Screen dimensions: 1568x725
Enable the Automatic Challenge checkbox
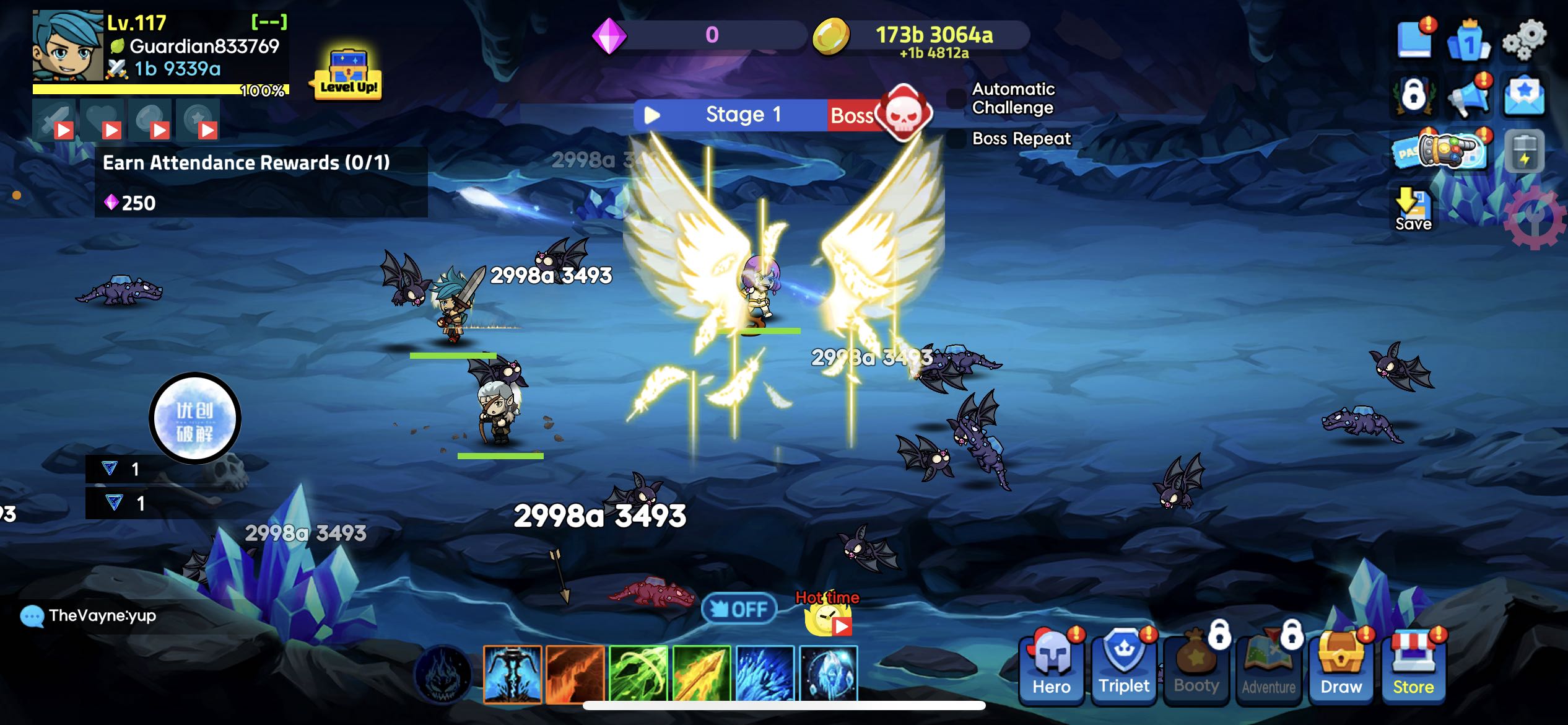(957, 99)
